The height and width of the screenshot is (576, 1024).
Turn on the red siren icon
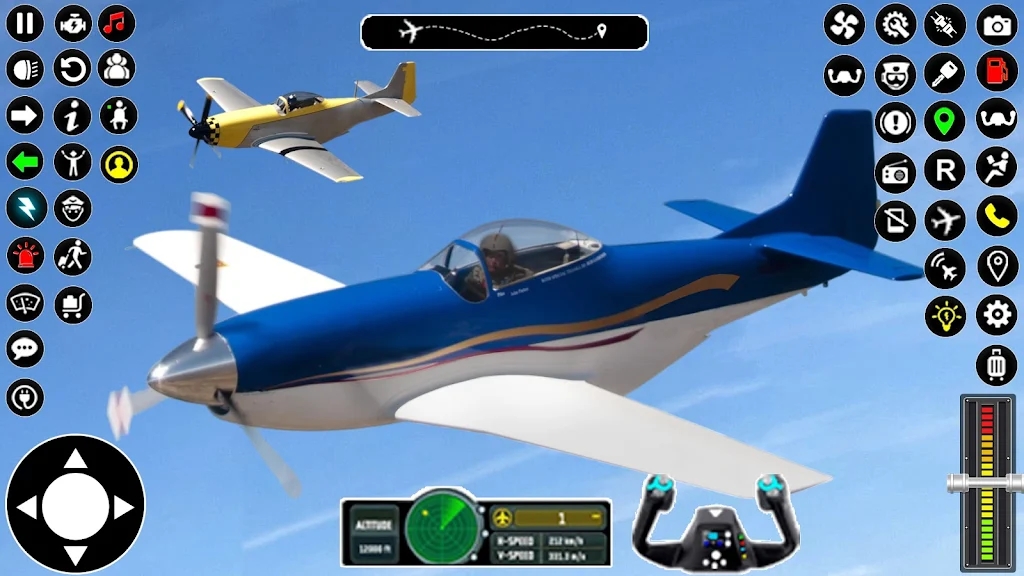click(25, 255)
